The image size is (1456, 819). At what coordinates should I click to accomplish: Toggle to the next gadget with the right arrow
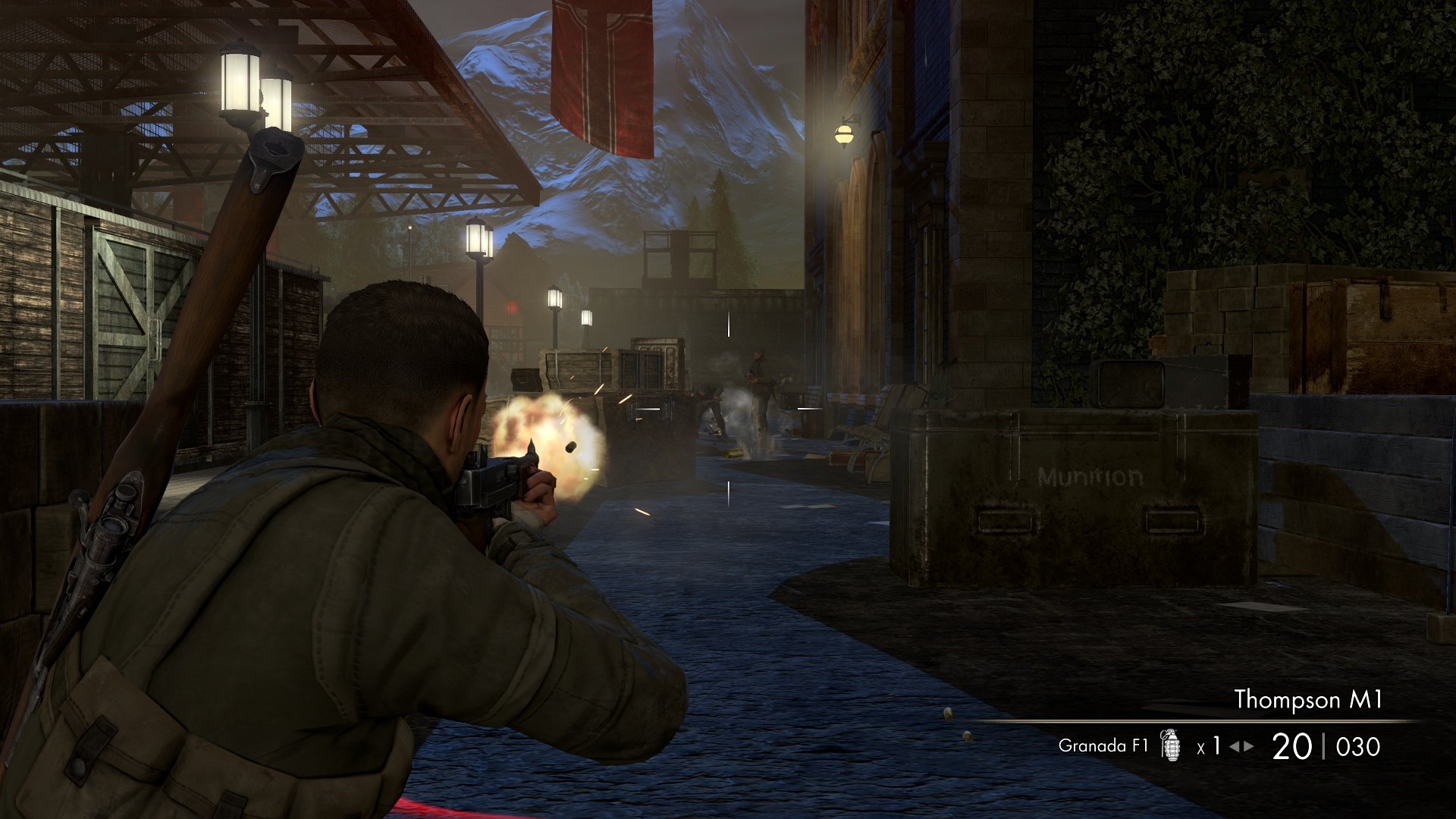coord(1249,745)
